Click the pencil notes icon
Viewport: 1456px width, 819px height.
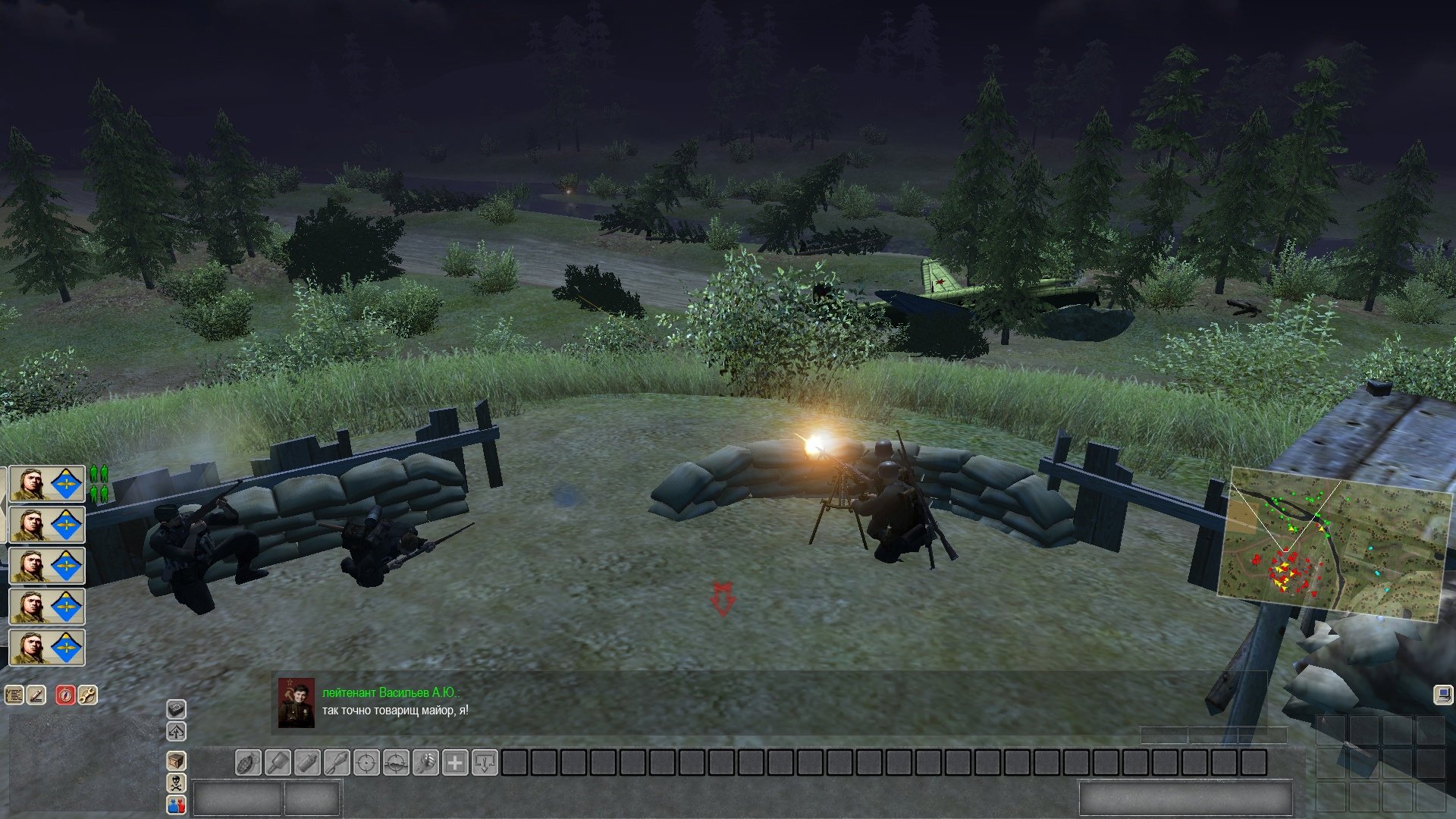pos(36,695)
